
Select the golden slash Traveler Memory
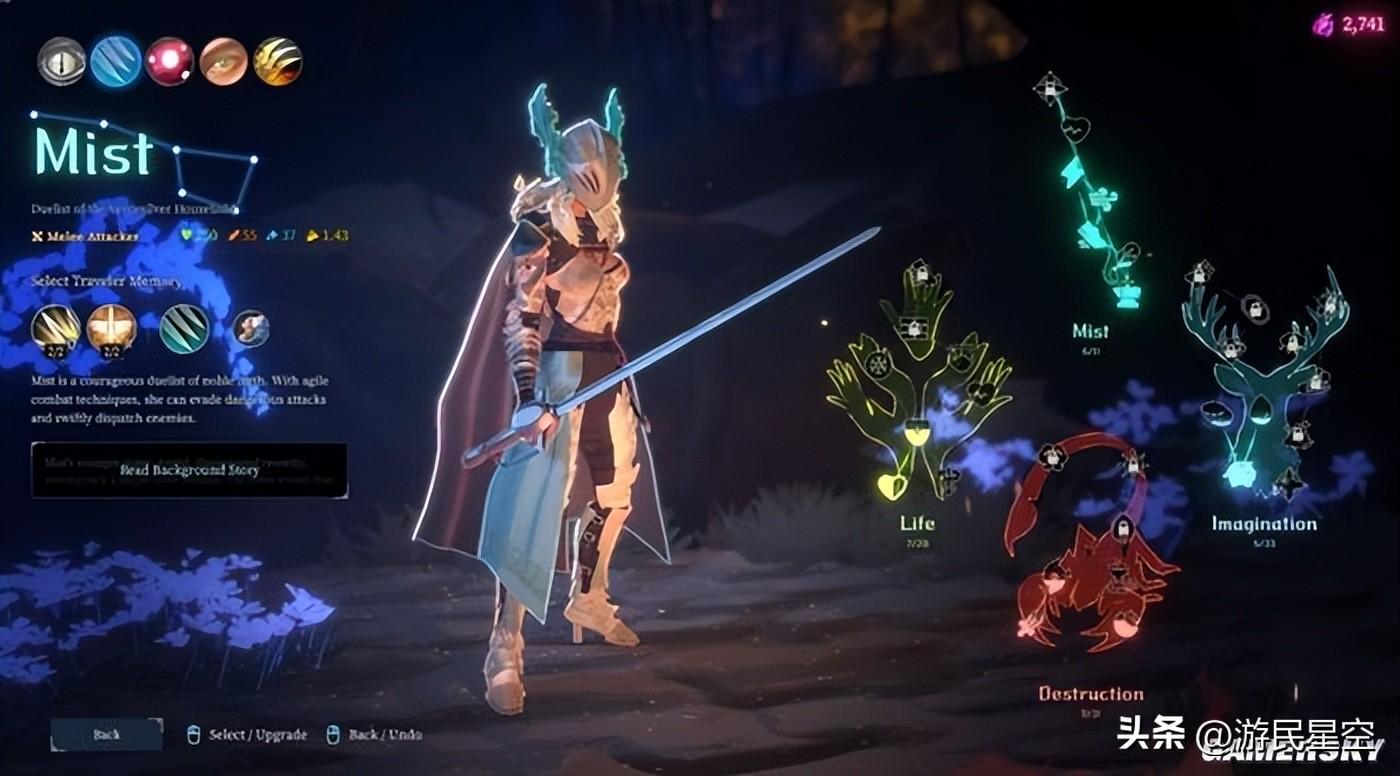[56, 329]
